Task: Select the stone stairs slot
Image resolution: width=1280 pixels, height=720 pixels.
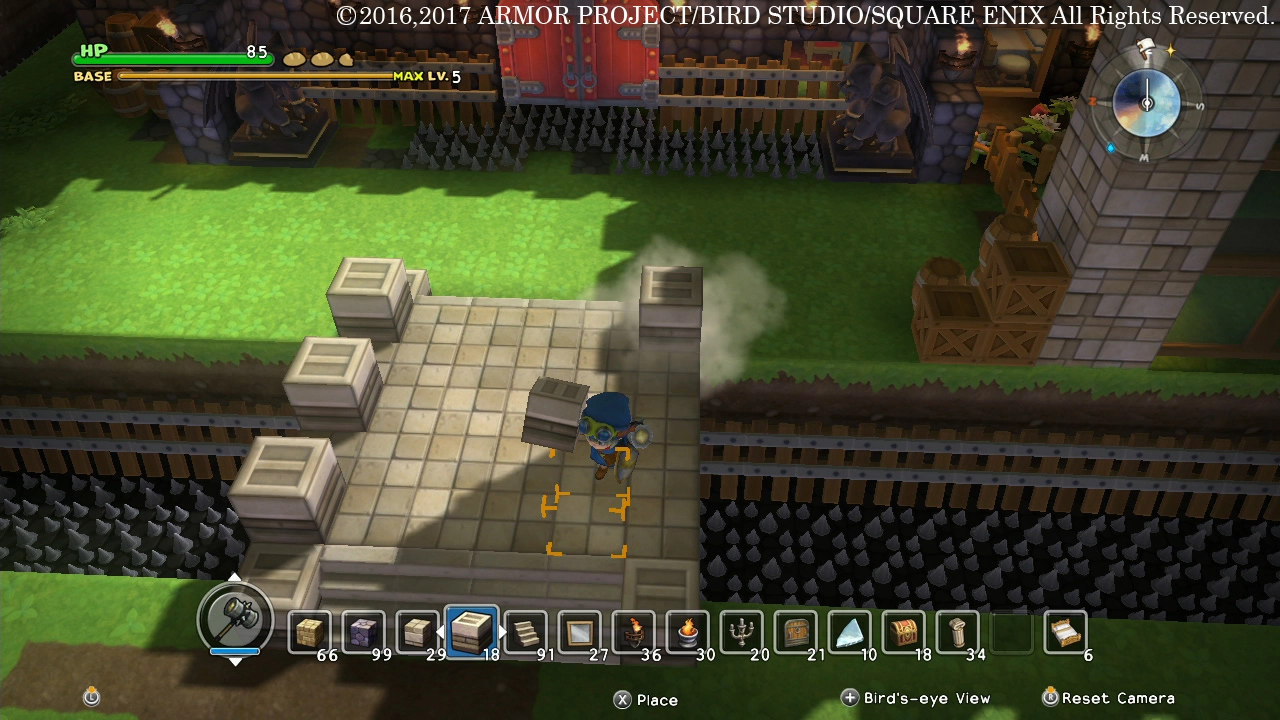Action: click(526, 632)
